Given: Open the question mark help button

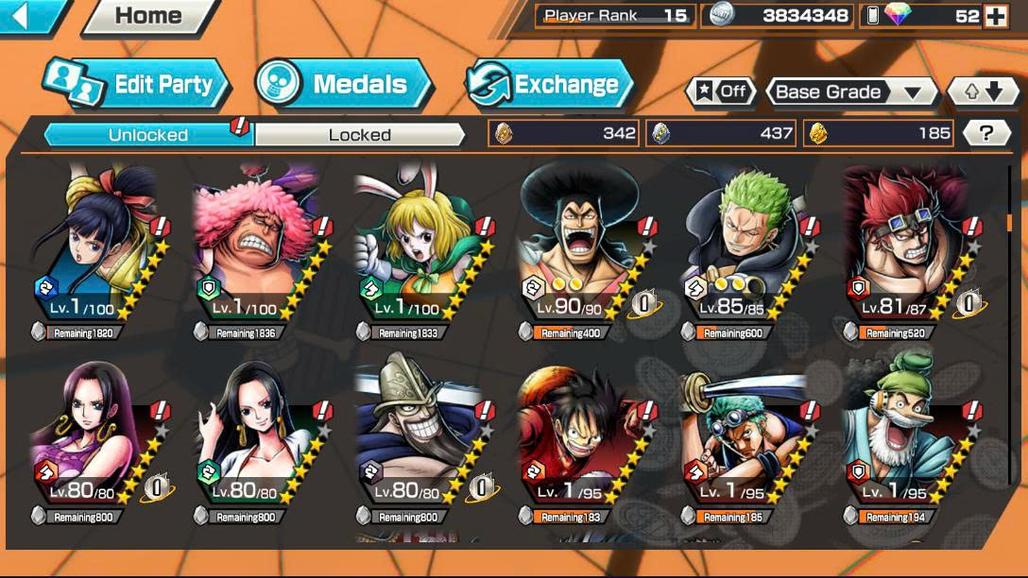Looking at the screenshot, I should click(x=985, y=133).
